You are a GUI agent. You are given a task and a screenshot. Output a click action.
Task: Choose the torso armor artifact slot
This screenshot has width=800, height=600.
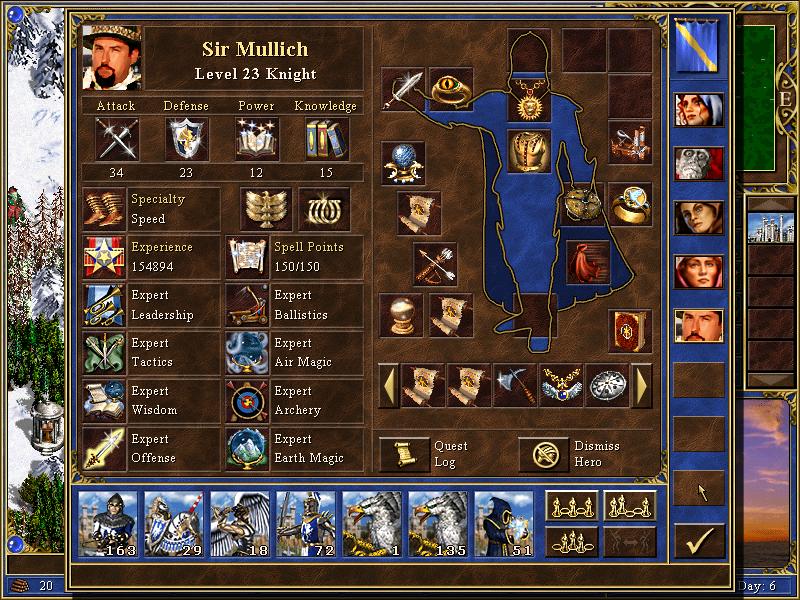tap(529, 150)
